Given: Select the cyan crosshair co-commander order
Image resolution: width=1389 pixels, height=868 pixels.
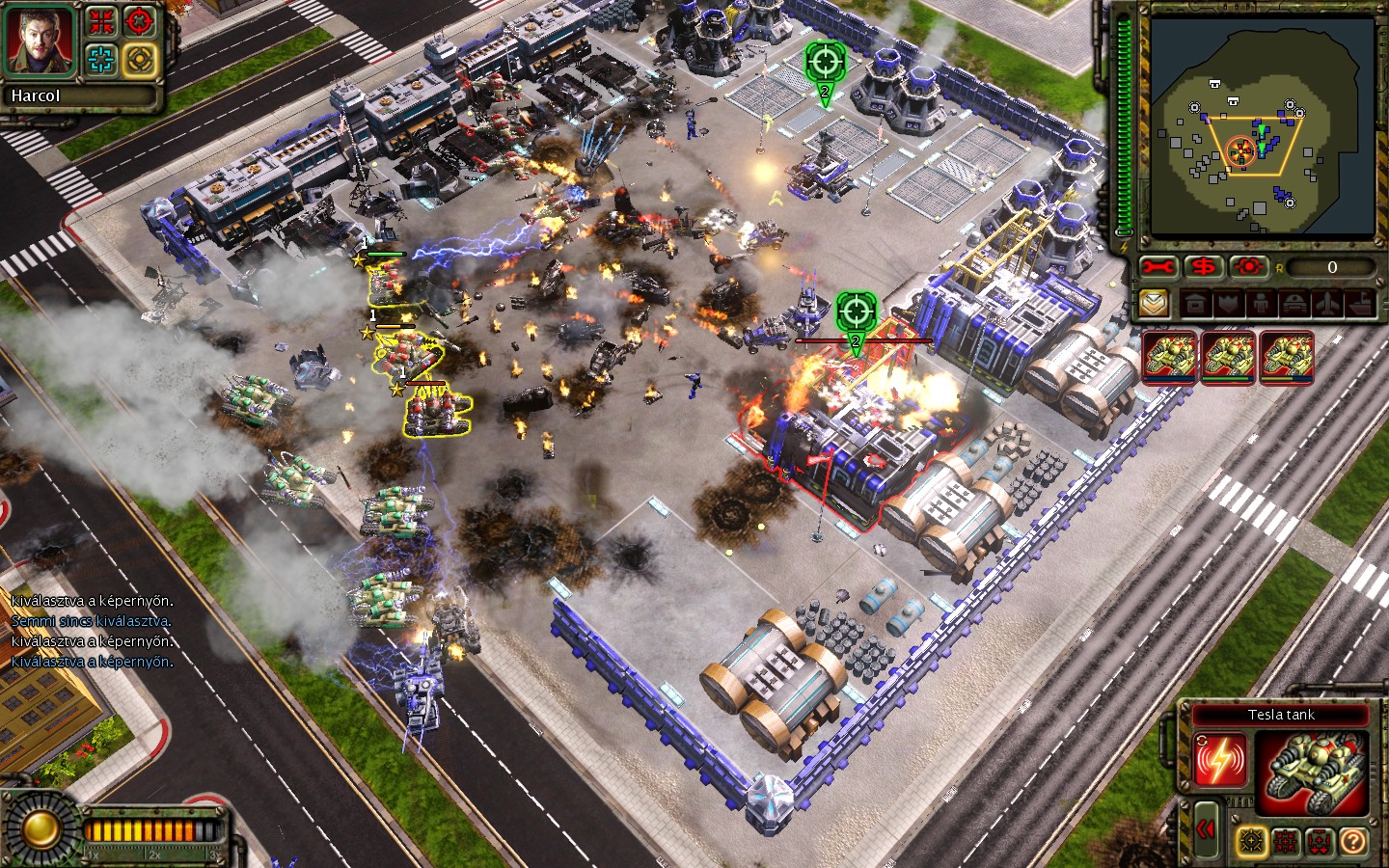Looking at the screenshot, I should coord(101,60).
